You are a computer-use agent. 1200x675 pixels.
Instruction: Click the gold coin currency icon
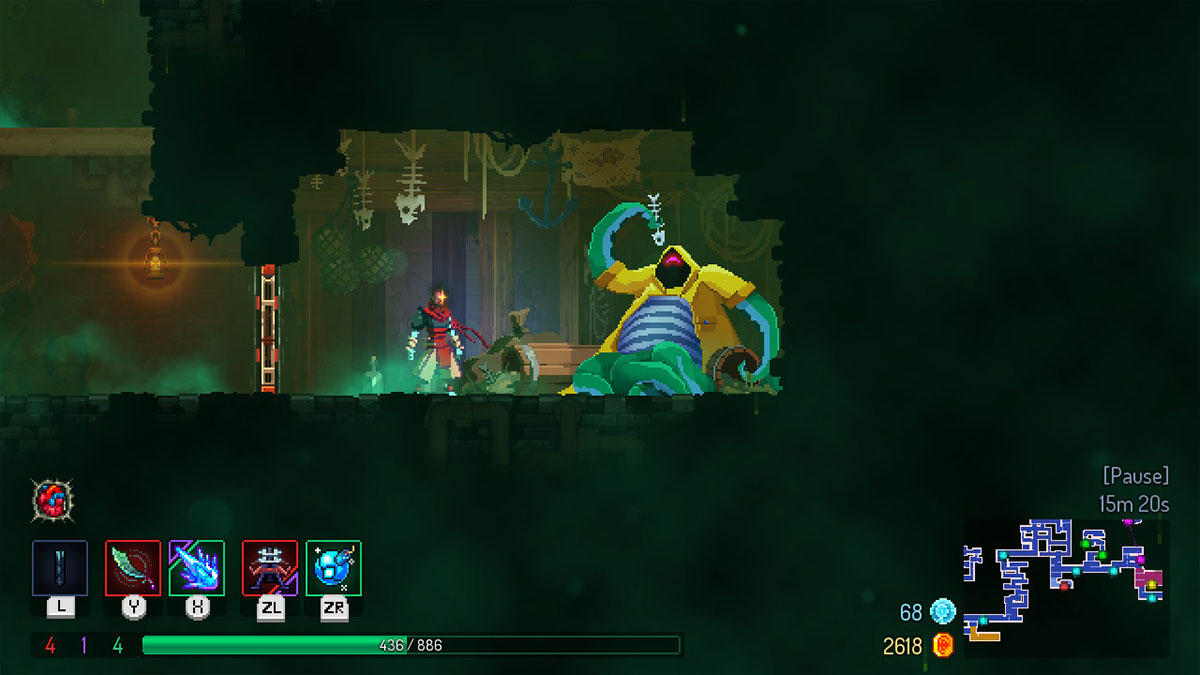[942, 646]
